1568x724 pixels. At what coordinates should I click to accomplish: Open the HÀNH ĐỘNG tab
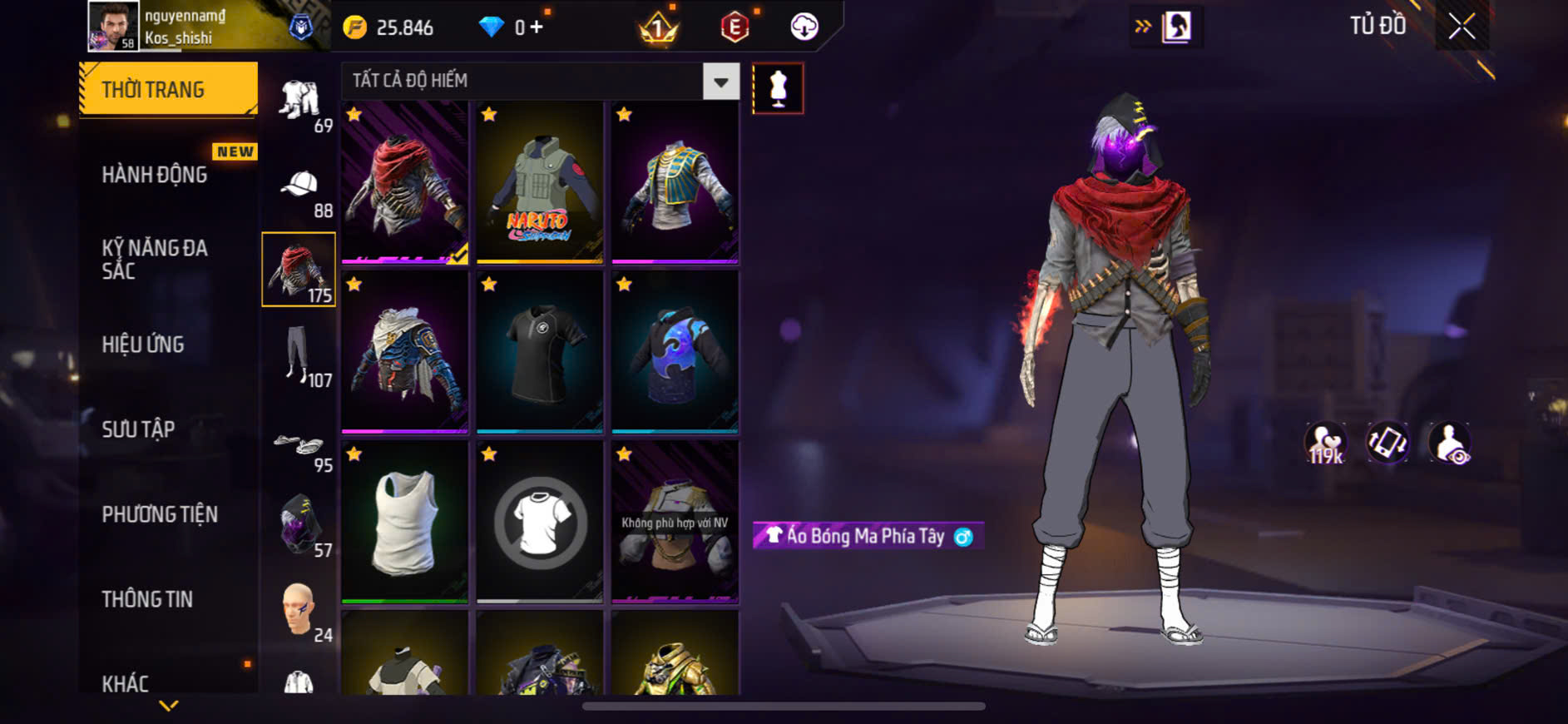[155, 175]
